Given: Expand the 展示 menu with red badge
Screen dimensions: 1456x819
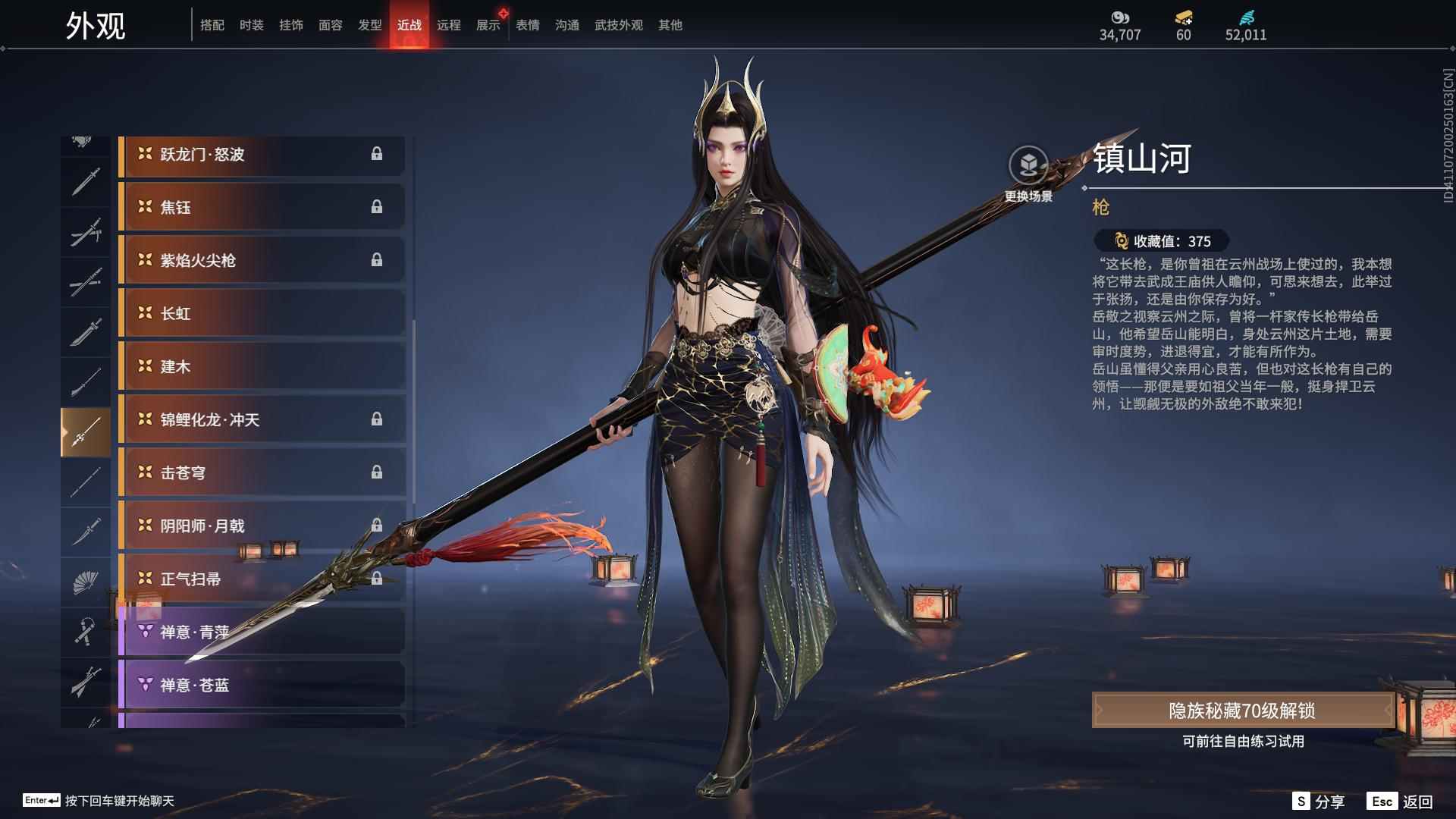Looking at the screenshot, I should point(486,25).
